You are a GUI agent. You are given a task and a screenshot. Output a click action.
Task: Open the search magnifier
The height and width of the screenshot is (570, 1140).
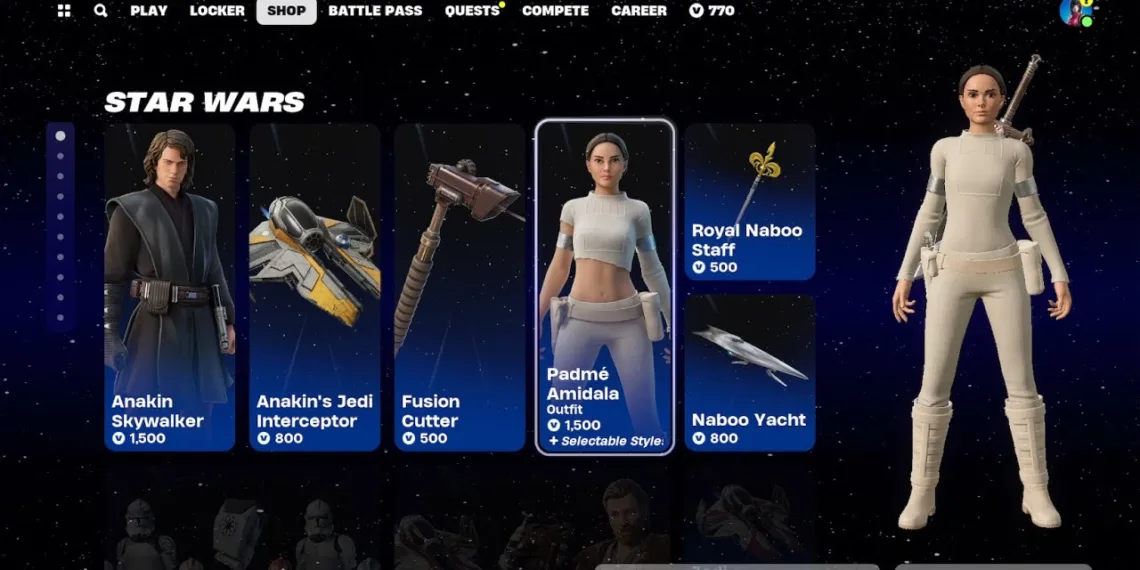click(100, 11)
